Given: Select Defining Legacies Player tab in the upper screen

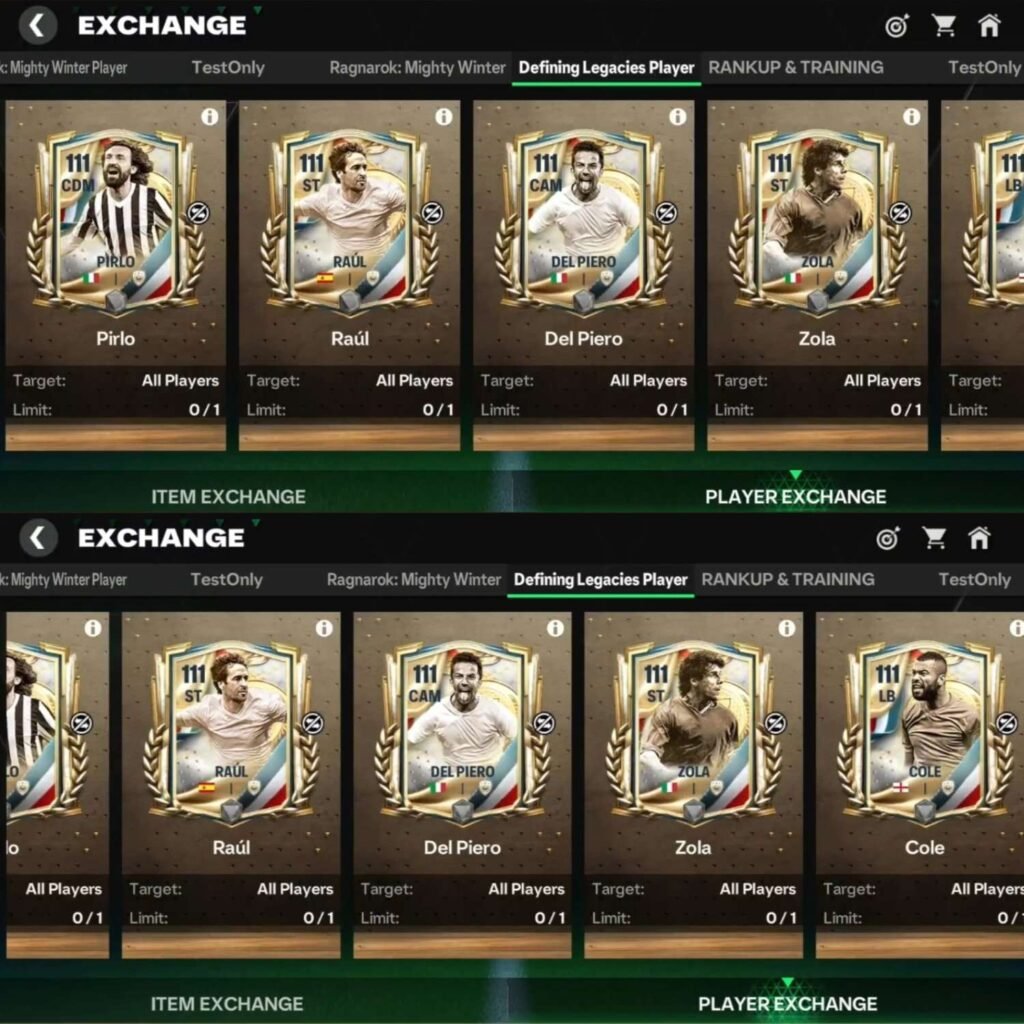Looking at the screenshot, I should (x=606, y=68).
